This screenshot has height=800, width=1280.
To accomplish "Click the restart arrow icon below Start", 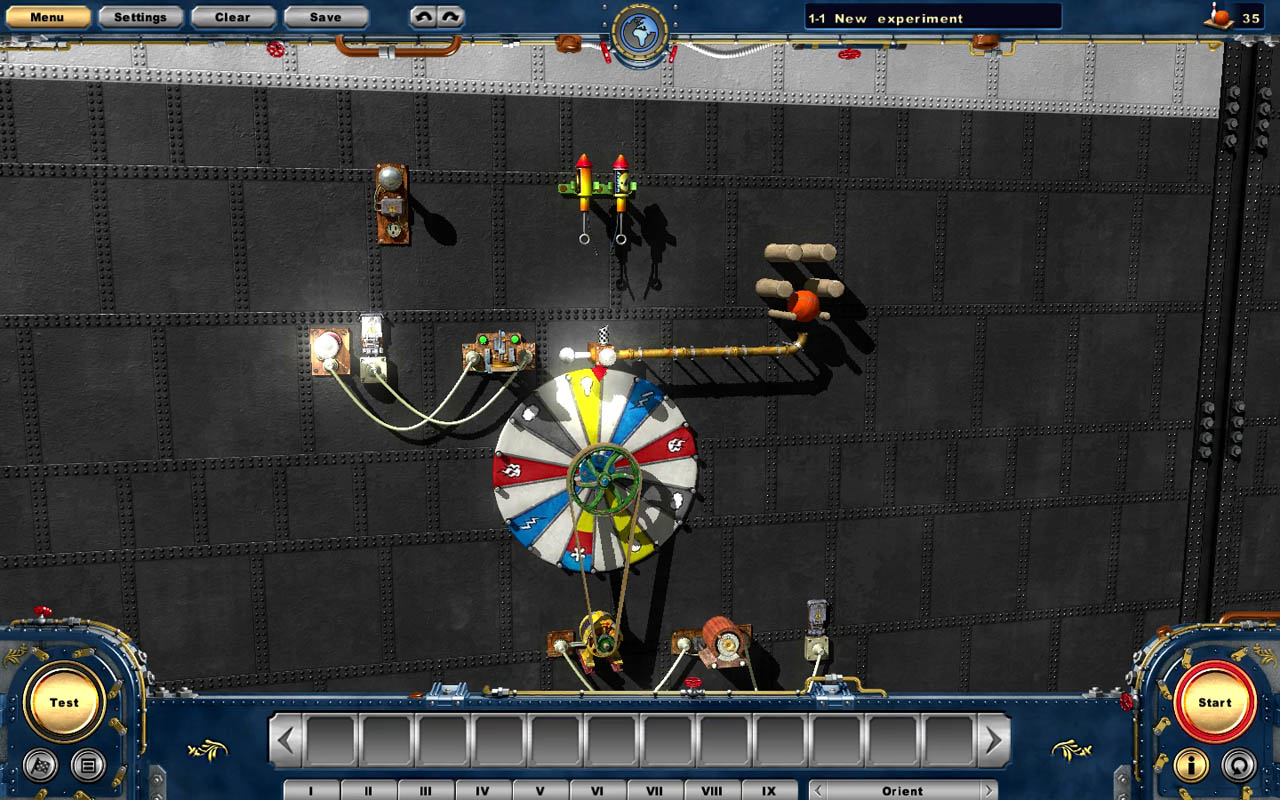I will [1238, 765].
